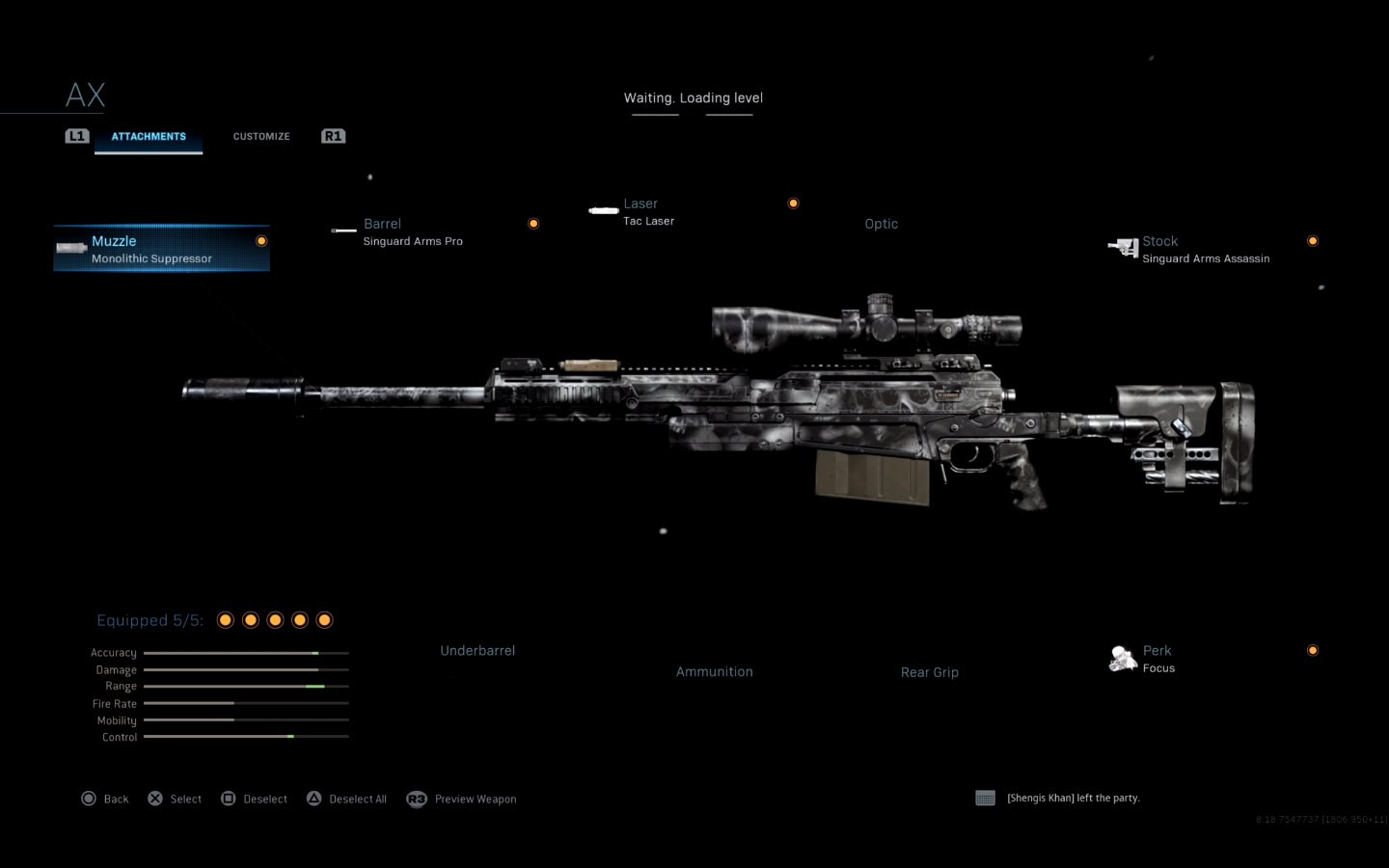The image size is (1389, 868).
Task: Open the Laser Tac Laser slot
Action: (x=648, y=212)
